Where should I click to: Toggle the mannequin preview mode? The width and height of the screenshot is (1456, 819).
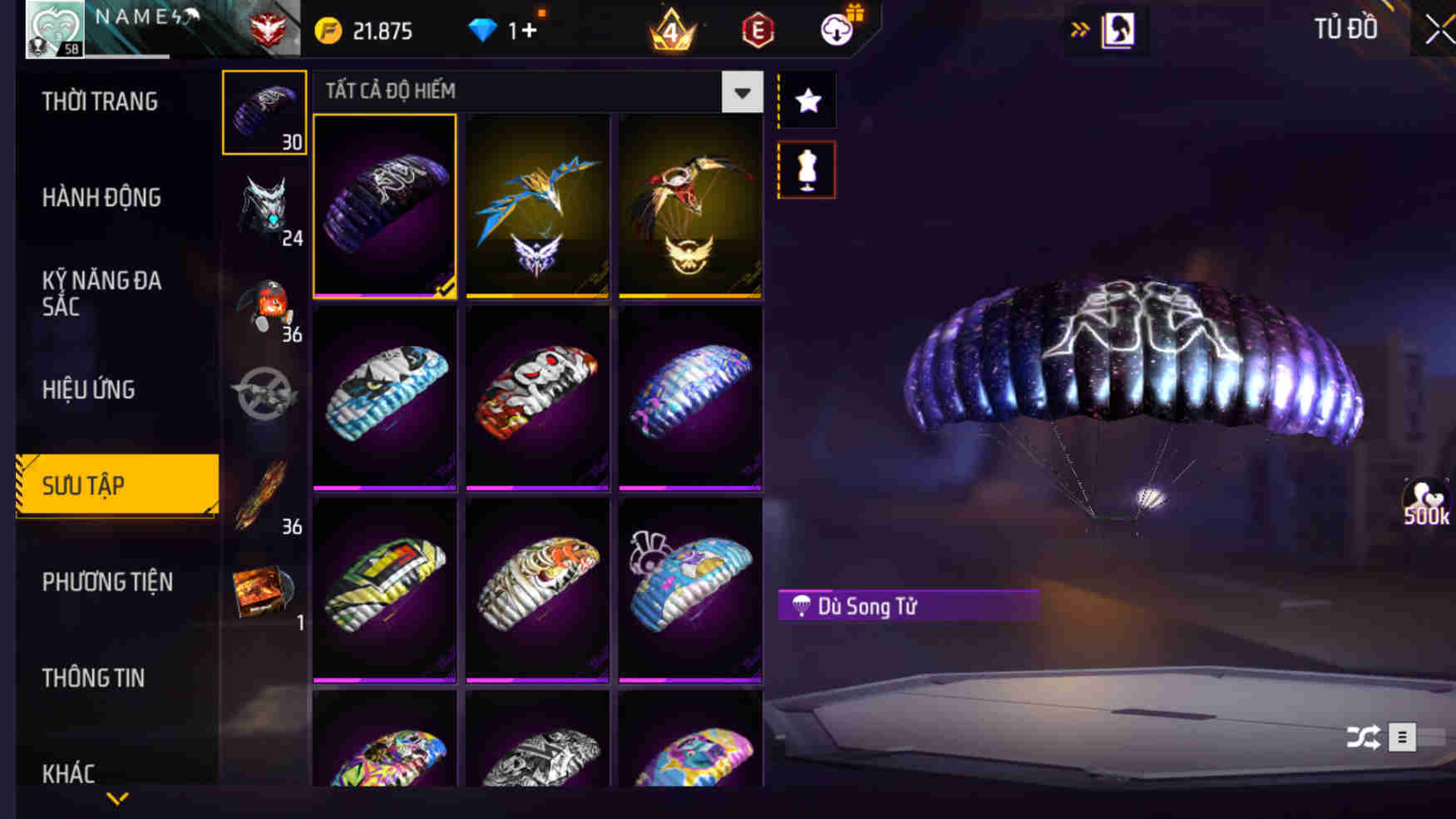(x=806, y=170)
